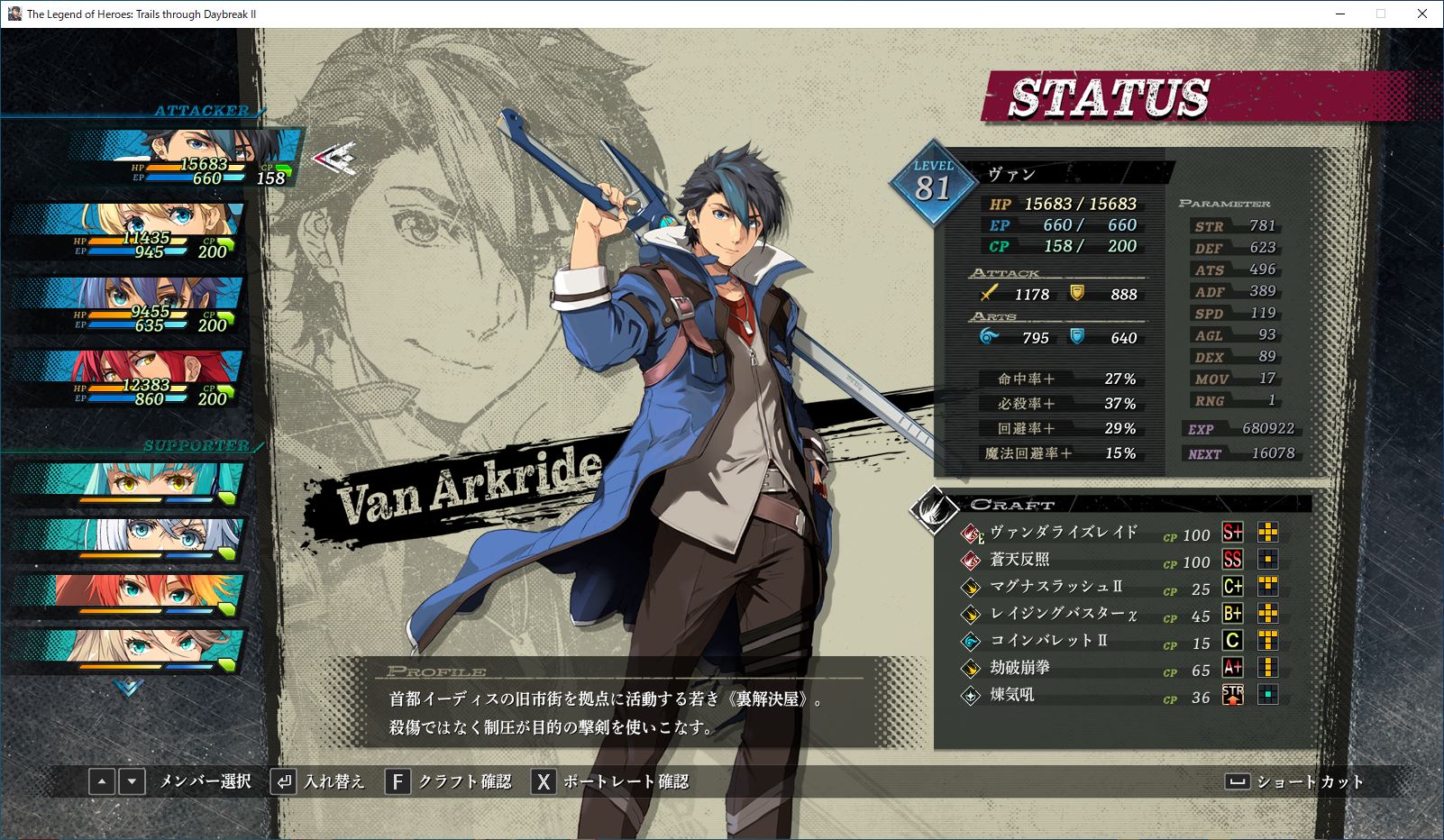This screenshot has height=840, width=1444.
Task: Choose the white-haired supporter portrait
Action: click(128, 537)
